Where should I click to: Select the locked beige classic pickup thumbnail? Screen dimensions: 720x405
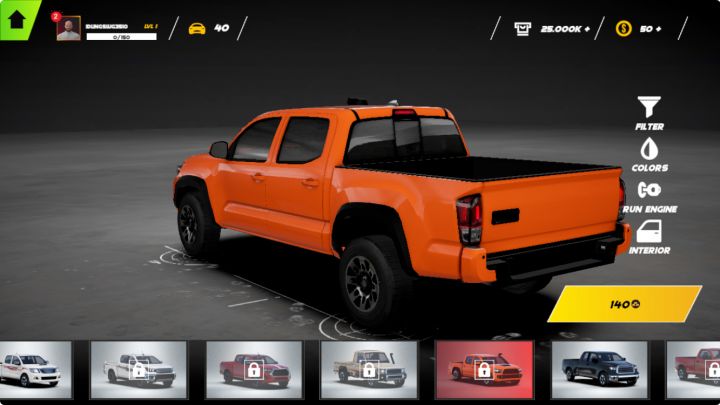(x=368, y=370)
